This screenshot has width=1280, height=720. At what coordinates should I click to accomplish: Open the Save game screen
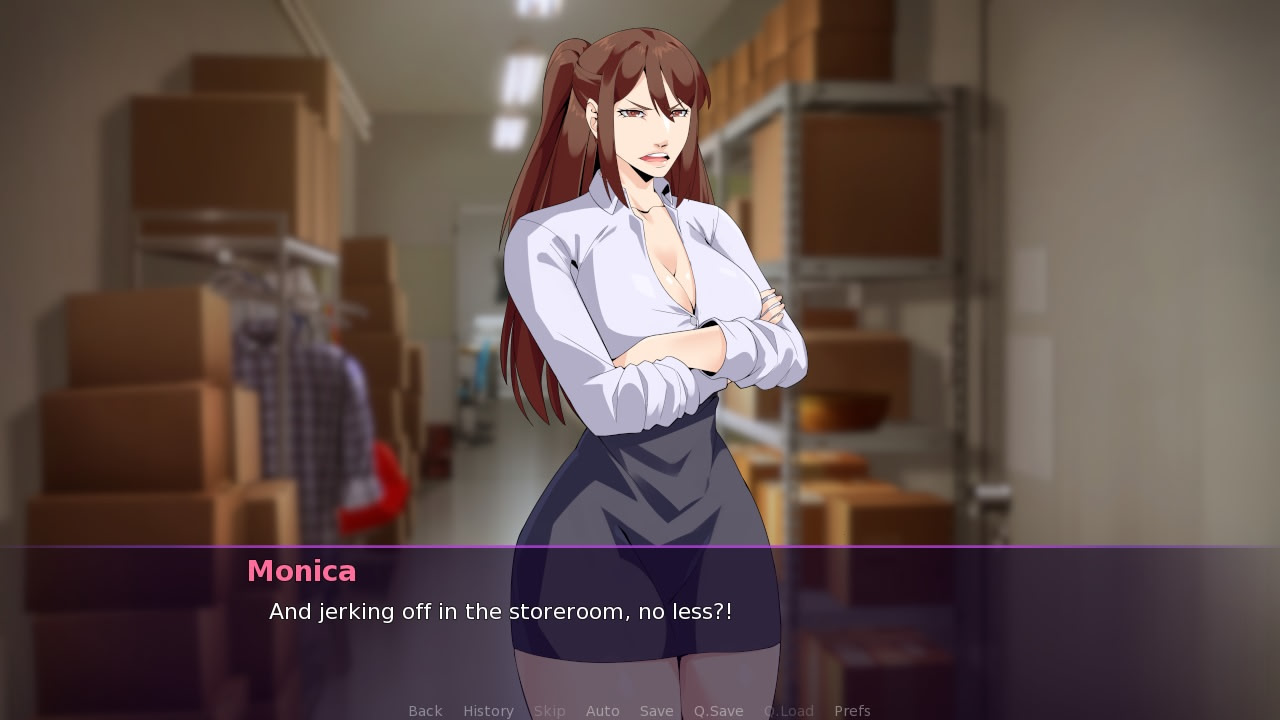pyautogui.click(x=656, y=710)
